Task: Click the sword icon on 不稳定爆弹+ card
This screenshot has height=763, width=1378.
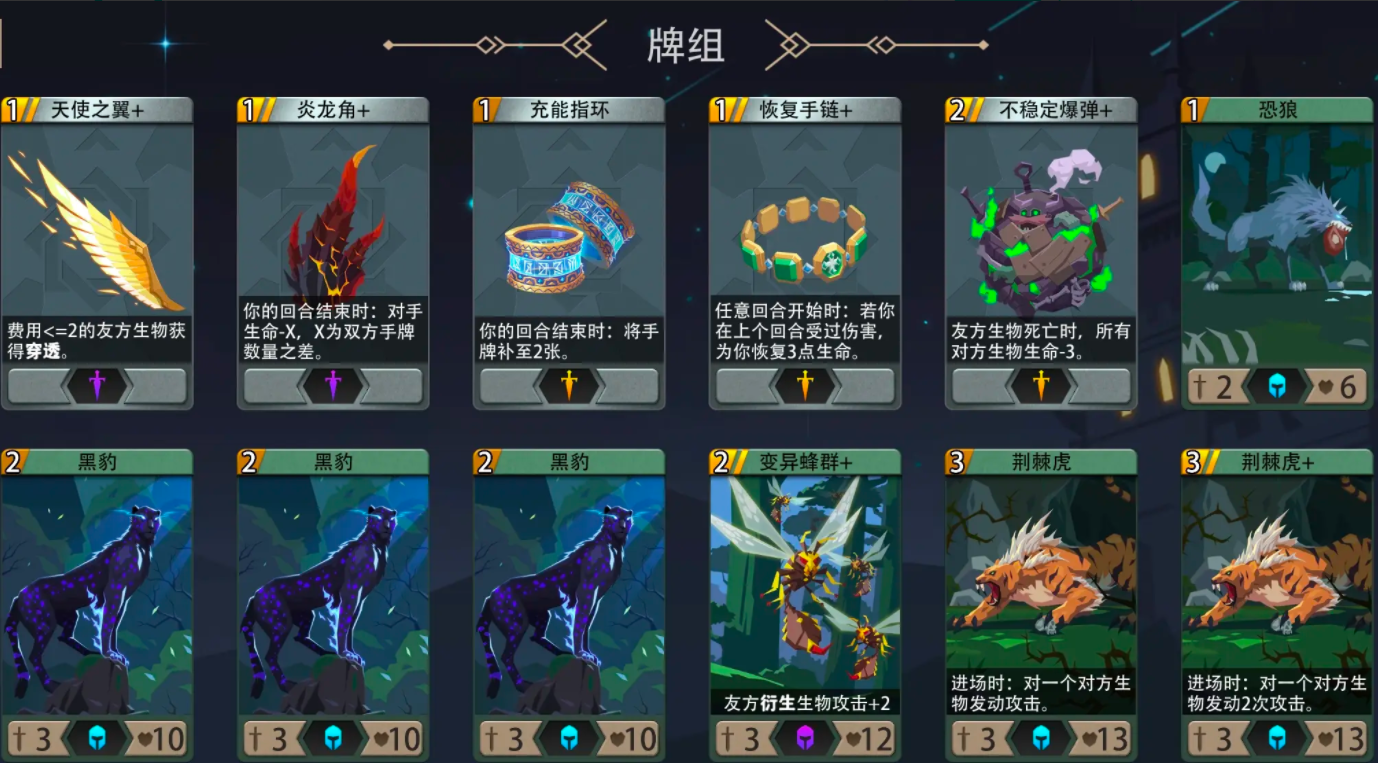Action: 1041,384
